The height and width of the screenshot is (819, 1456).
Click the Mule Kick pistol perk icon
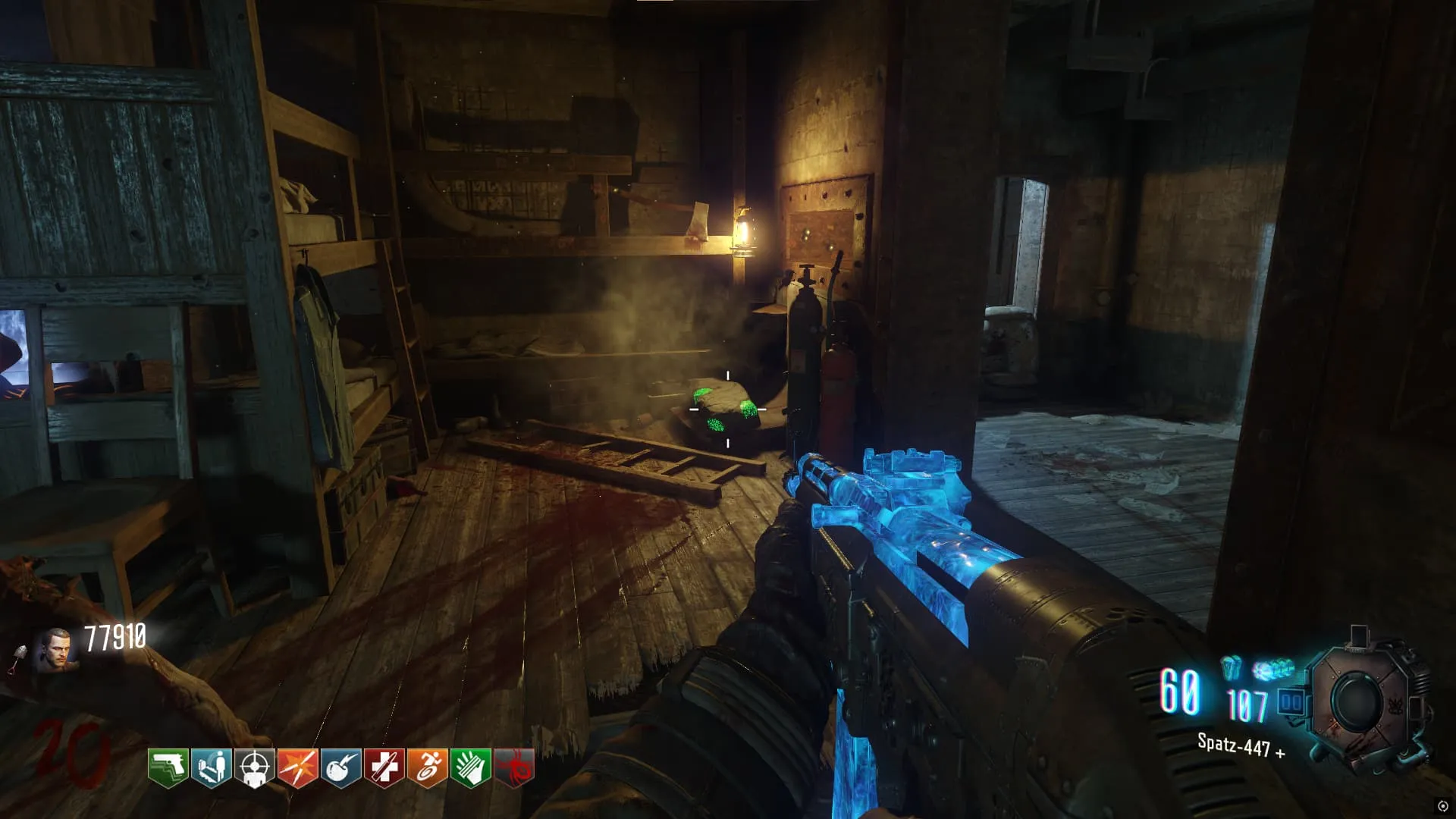click(168, 768)
